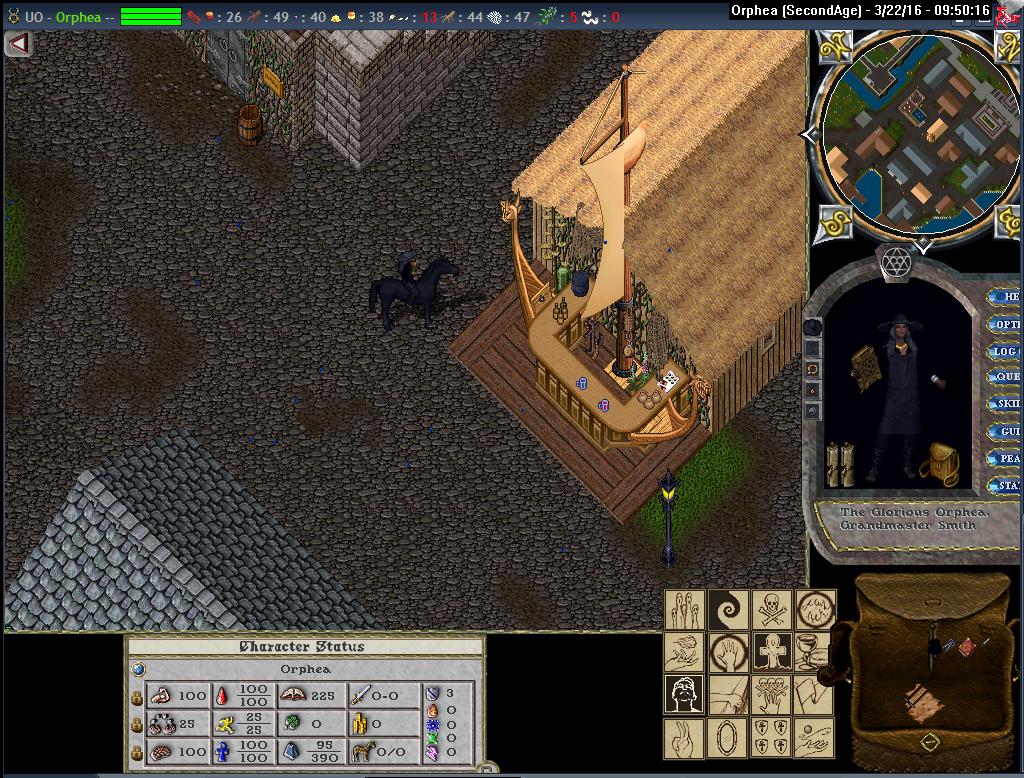This screenshot has width=1024, height=778.
Task: Activate the black spiral spell icon
Action: tap(728, 609)
